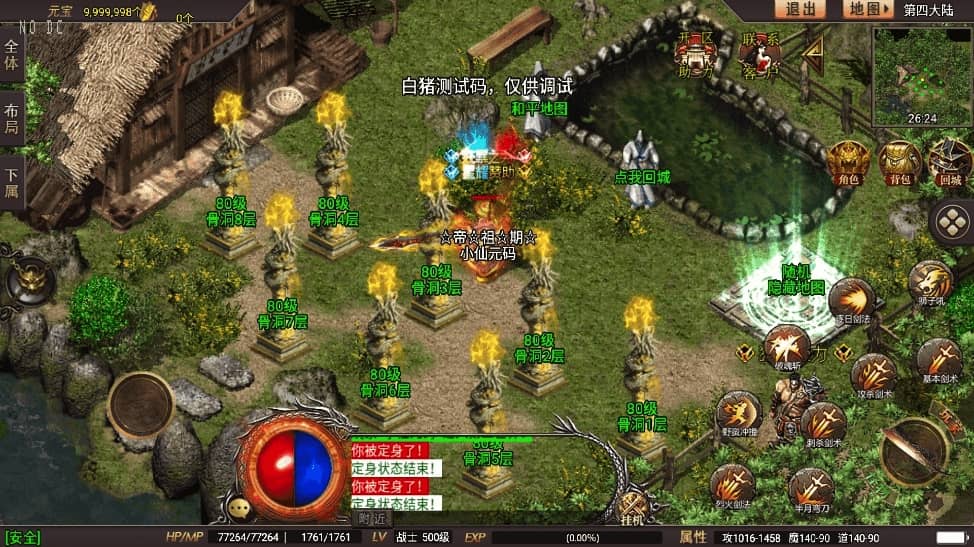
Task: Switch to the 下属 side tab
Action: click(x=12, y=182)
